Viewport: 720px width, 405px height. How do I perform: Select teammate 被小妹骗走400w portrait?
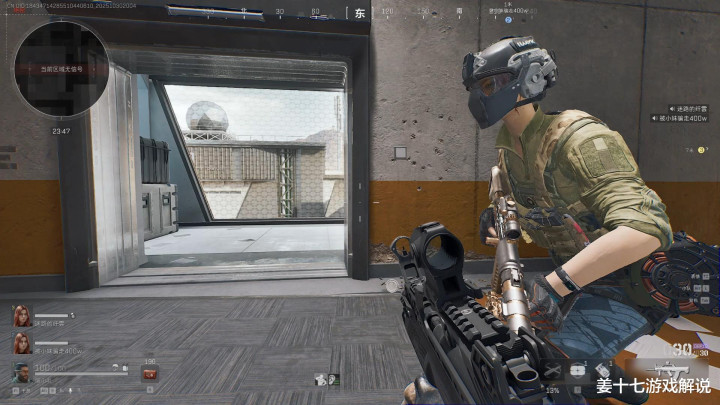click(x=21, y=345)
